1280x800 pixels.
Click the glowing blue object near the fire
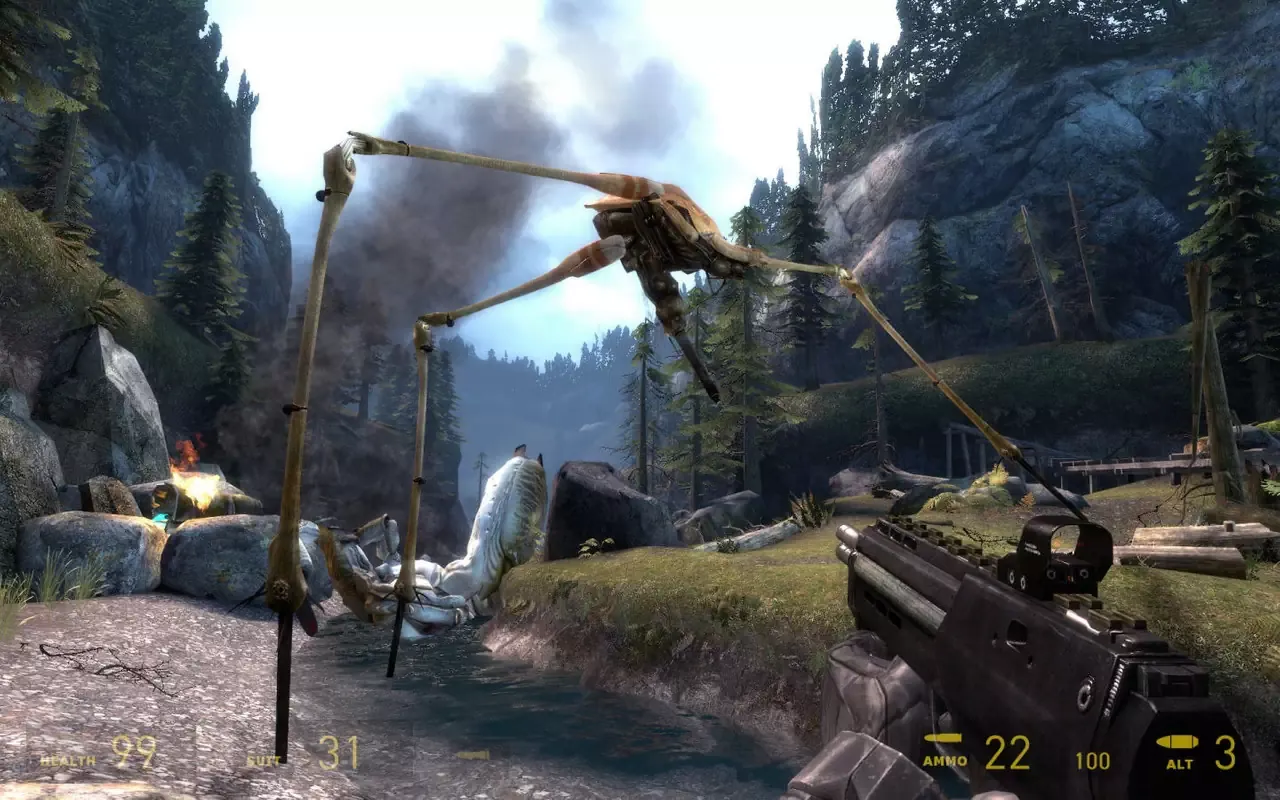click(160, 517)
